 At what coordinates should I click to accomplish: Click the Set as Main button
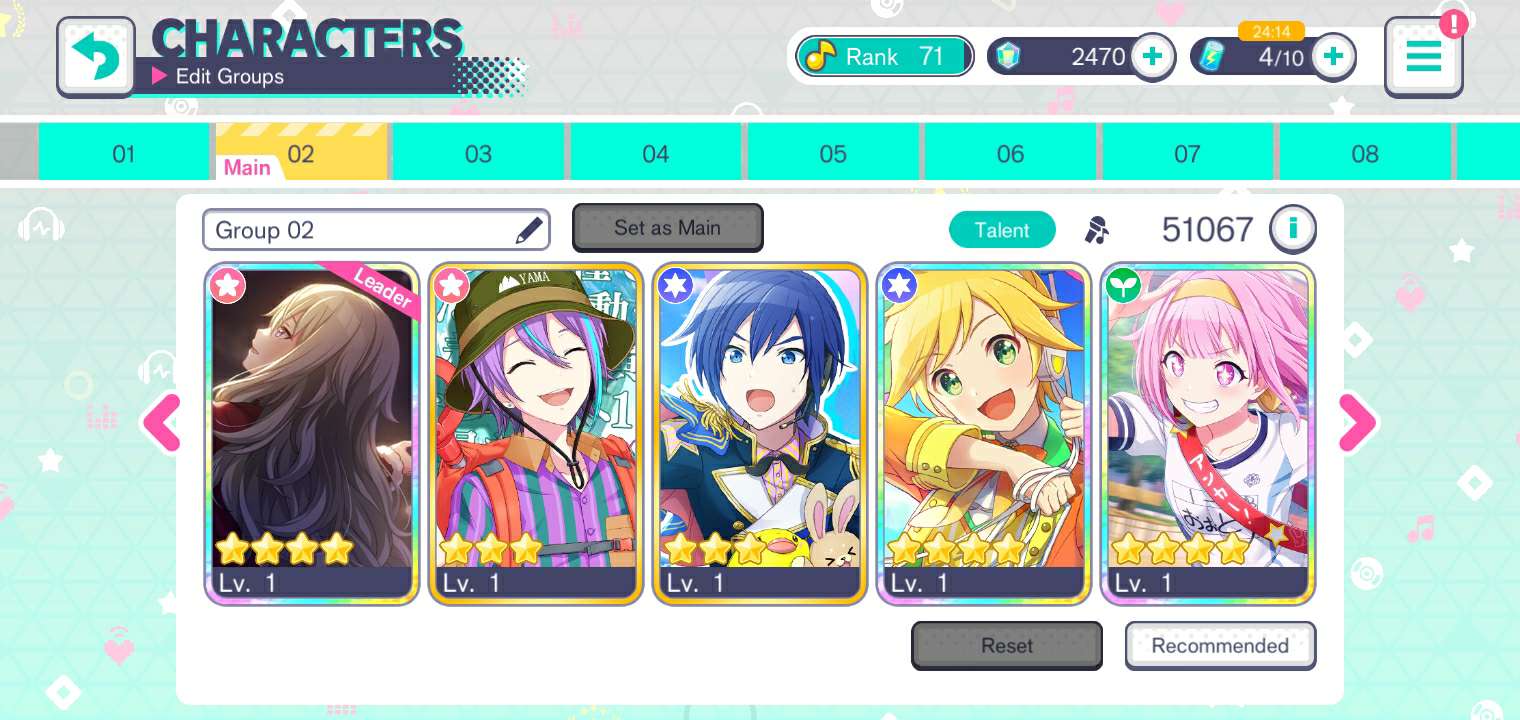point(667,228)
